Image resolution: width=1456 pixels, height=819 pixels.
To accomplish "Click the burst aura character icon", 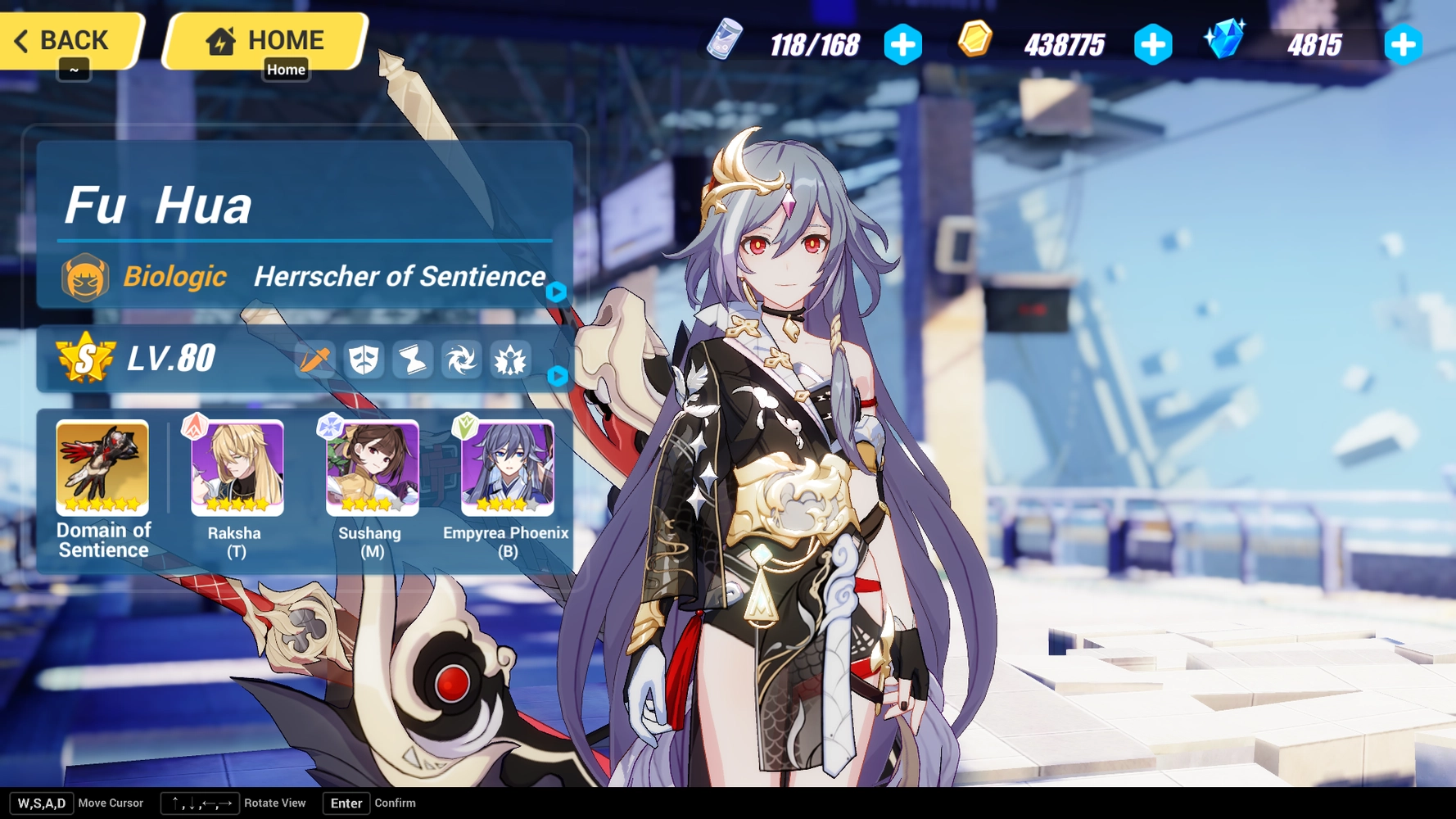I will click(510, 359).
